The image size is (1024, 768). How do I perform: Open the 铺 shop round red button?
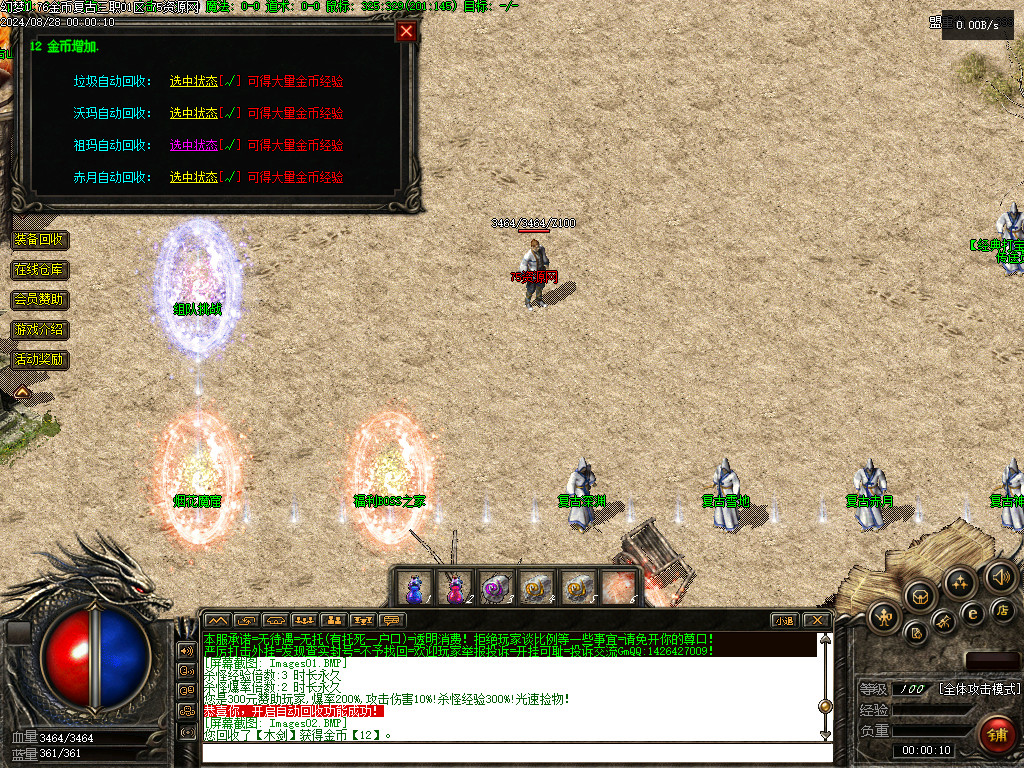[996, 735]
